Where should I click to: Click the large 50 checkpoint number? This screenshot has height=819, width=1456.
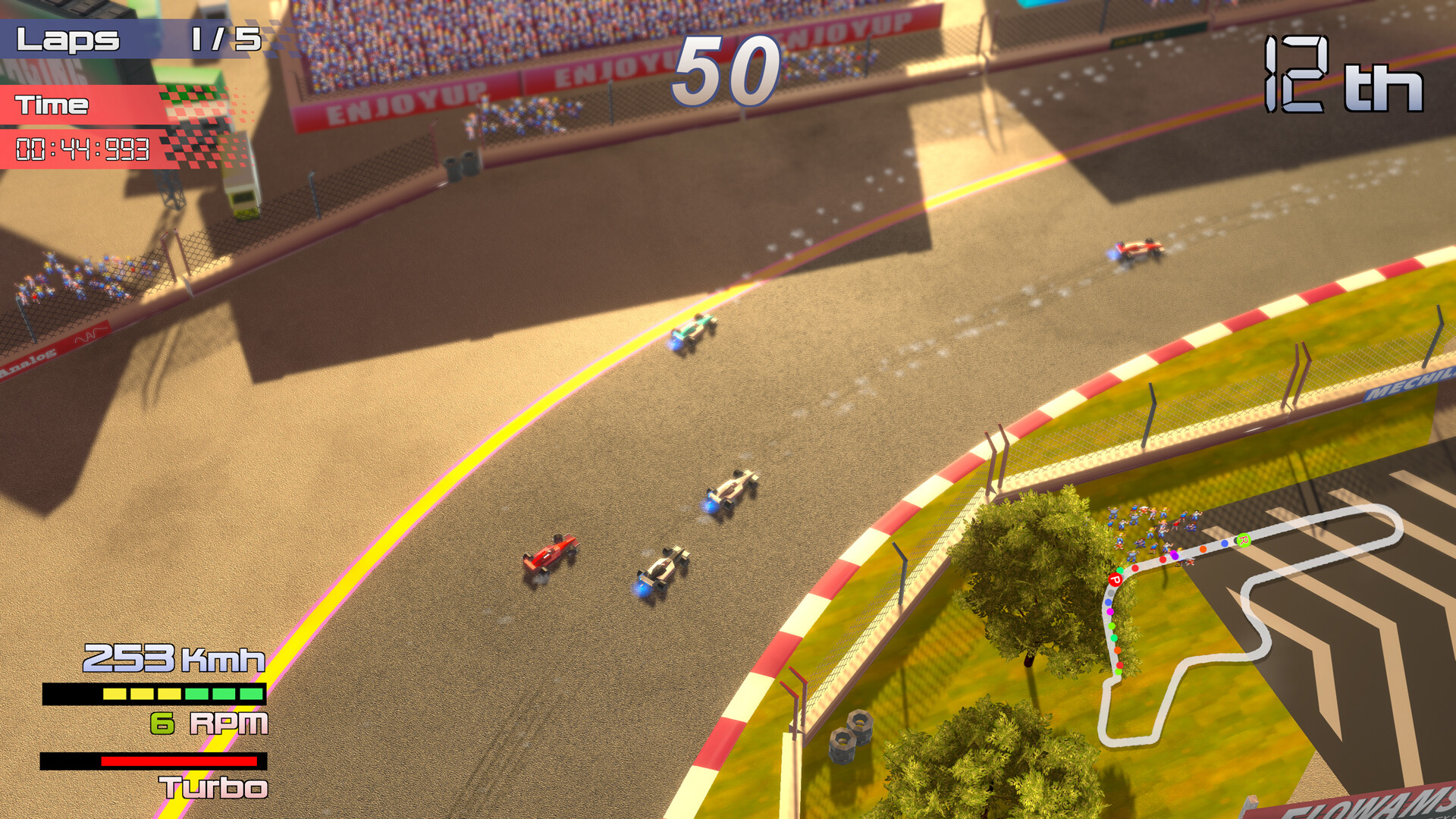coord(728,68)
